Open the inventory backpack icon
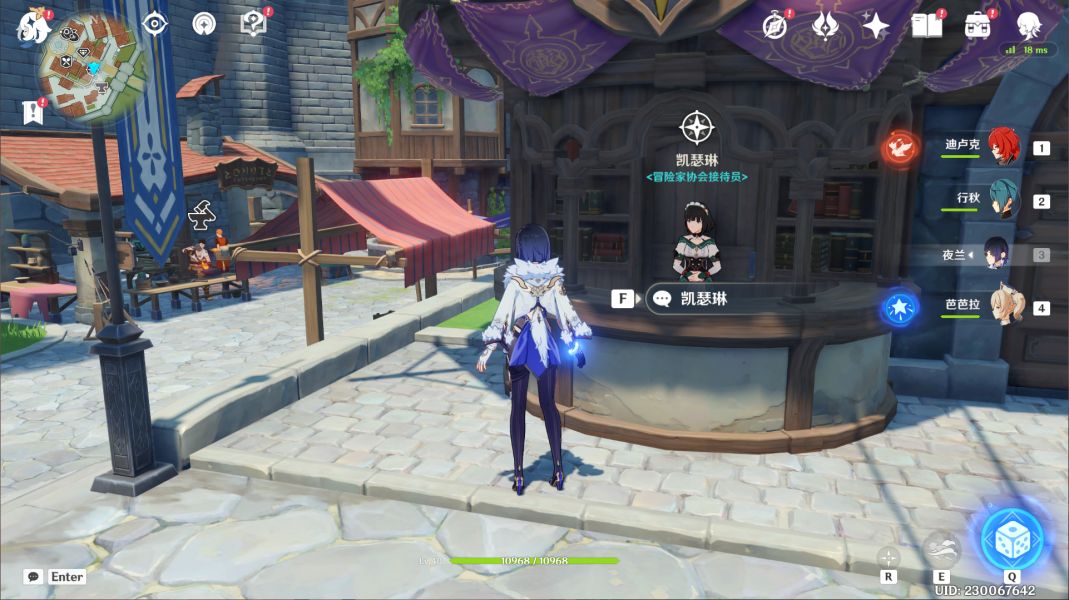The width and height of the screenshot is (1069, 600). click(x=978, y=26)
